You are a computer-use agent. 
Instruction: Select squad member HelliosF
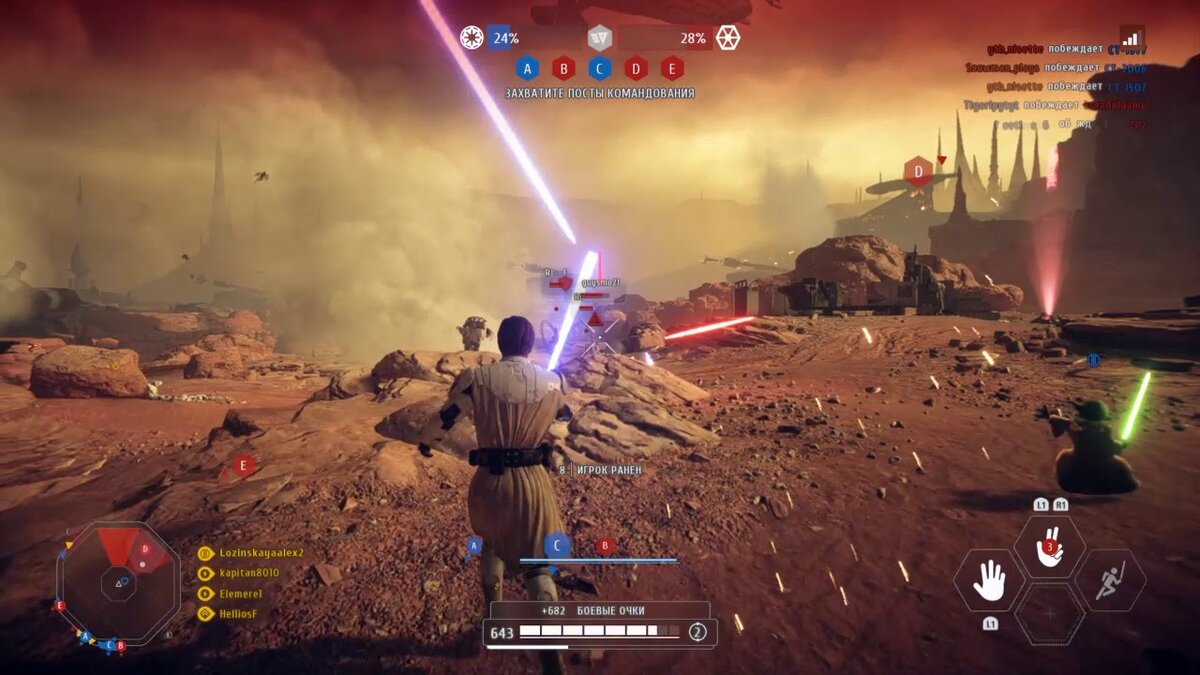240,613
